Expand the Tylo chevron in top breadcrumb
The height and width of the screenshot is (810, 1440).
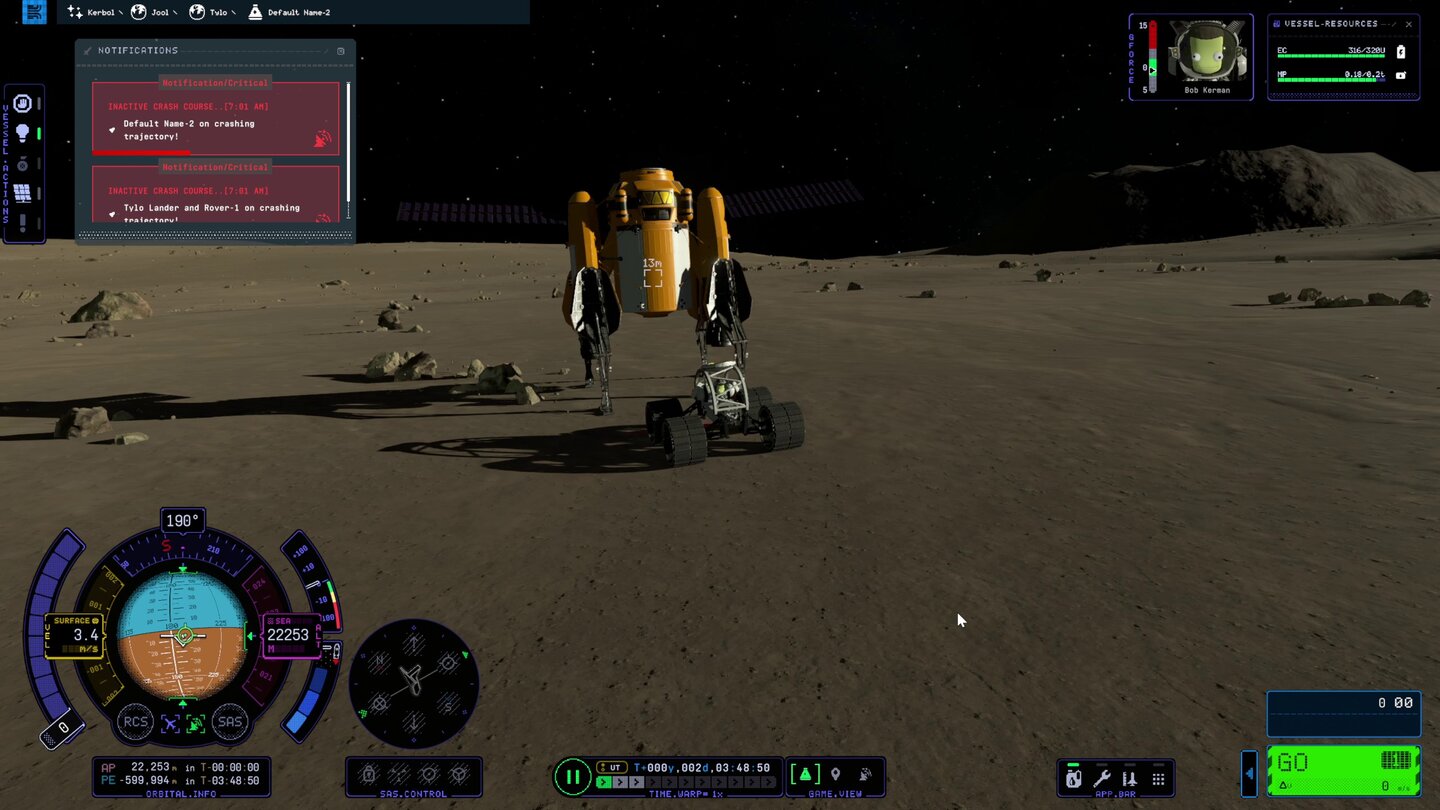point(233,12)
